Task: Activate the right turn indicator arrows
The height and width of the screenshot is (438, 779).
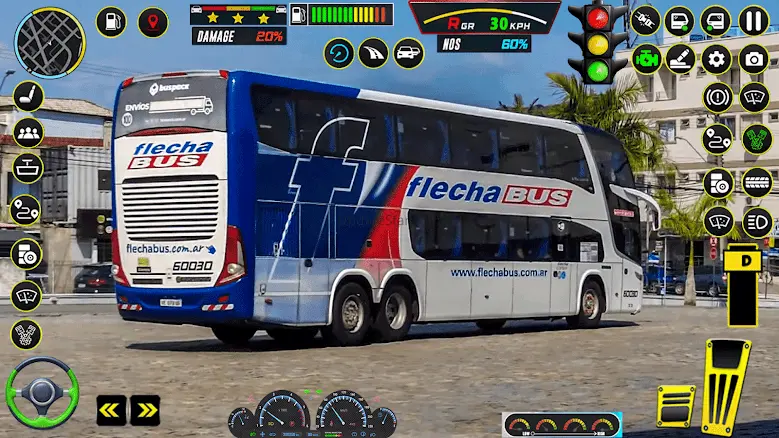Action: pyautogui.click(x=145, y=410)
